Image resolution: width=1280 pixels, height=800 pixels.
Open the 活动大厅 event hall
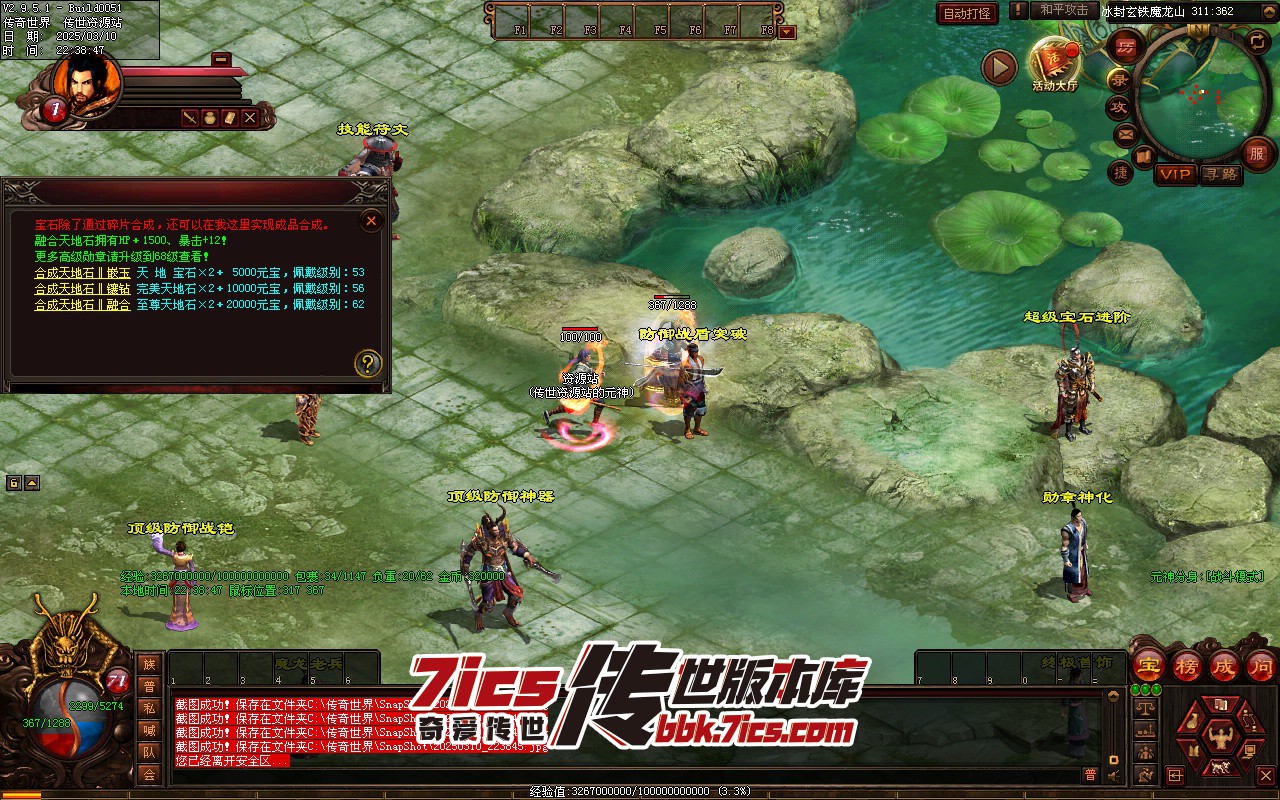(x=1055, y=63)
